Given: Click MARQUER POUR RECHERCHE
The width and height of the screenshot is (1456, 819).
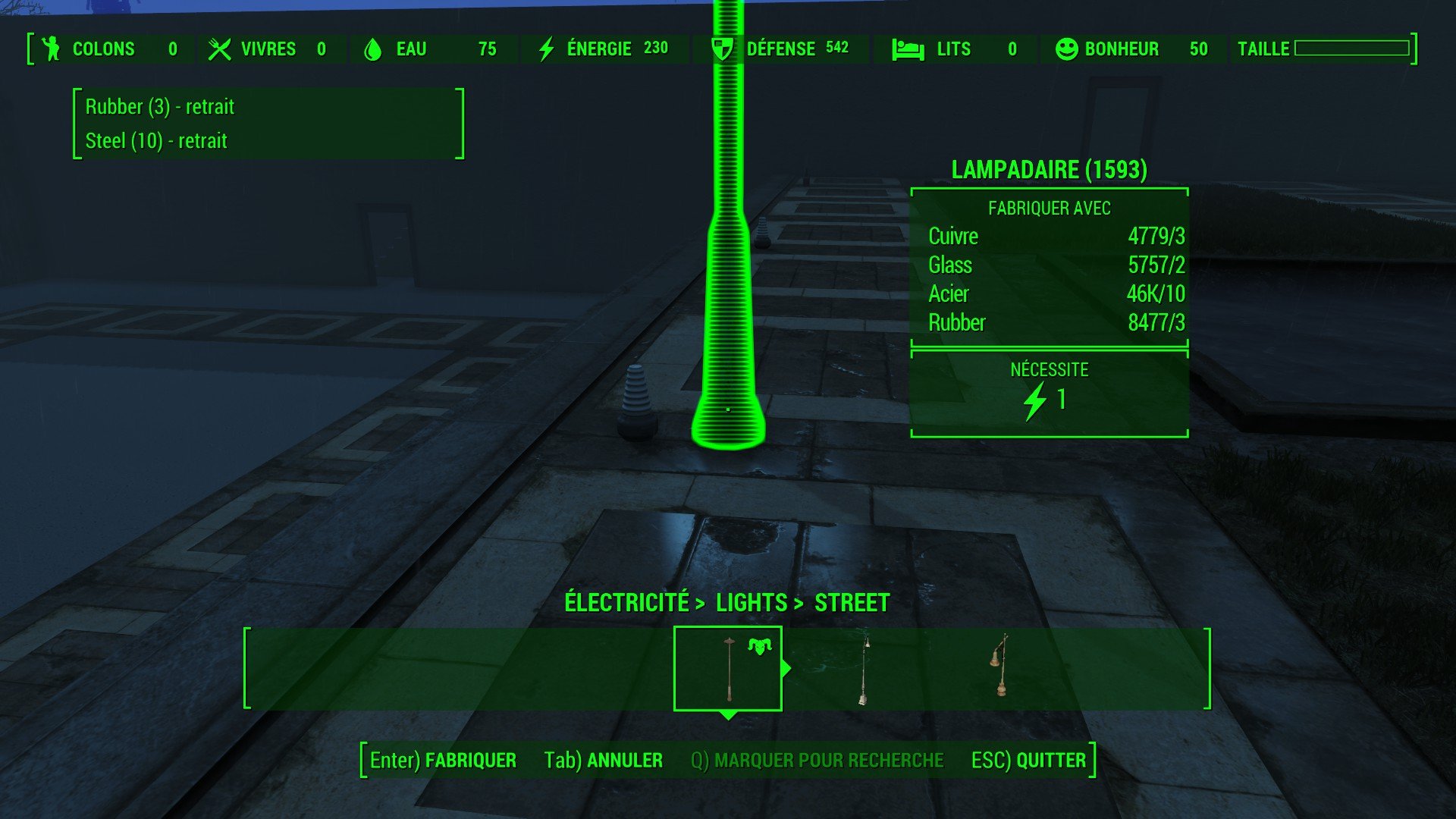Looking at the screenshot, I should coord(817,760).
